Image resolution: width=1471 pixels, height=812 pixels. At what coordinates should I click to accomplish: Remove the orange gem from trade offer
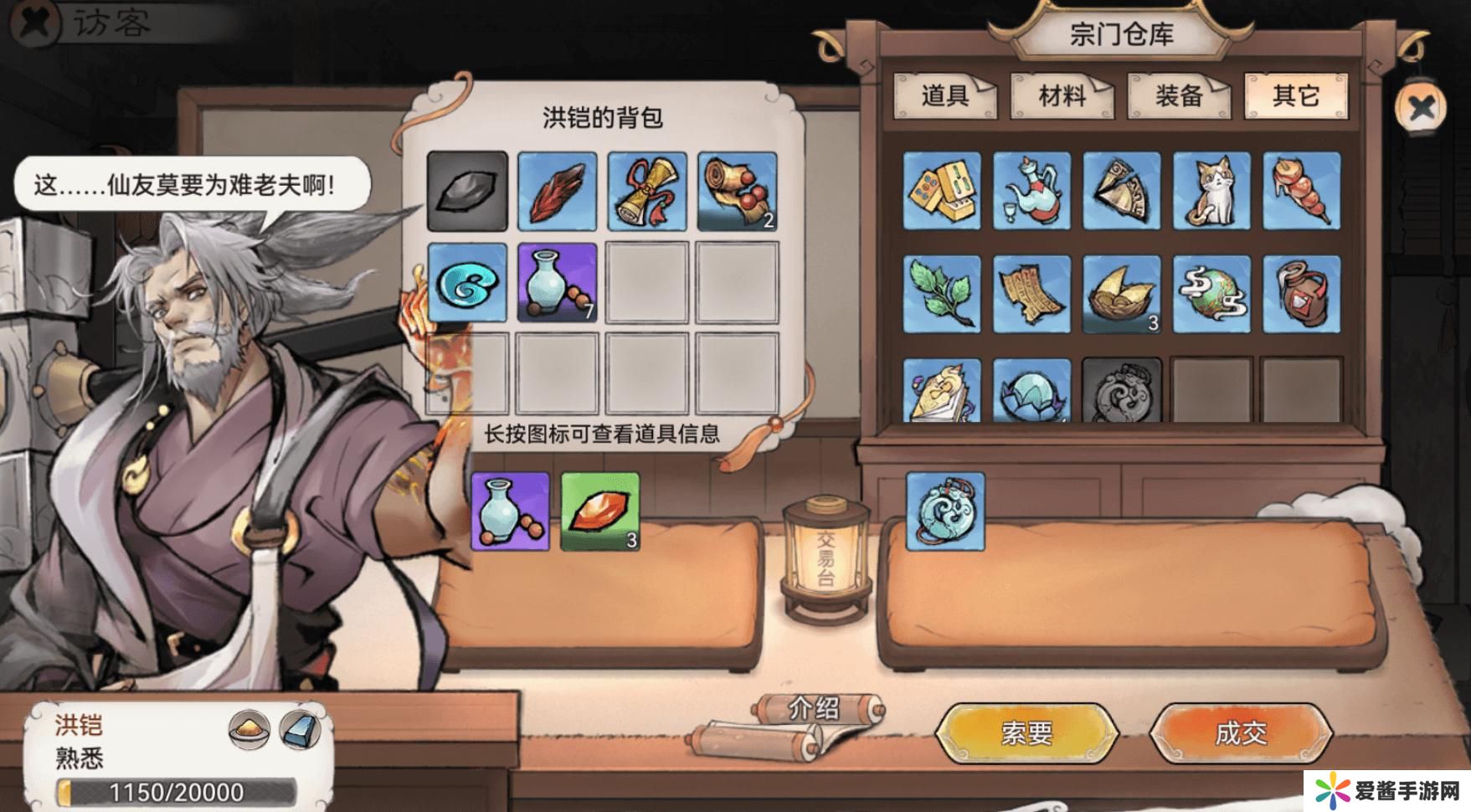pyautogui.click(x=599, y=511)
